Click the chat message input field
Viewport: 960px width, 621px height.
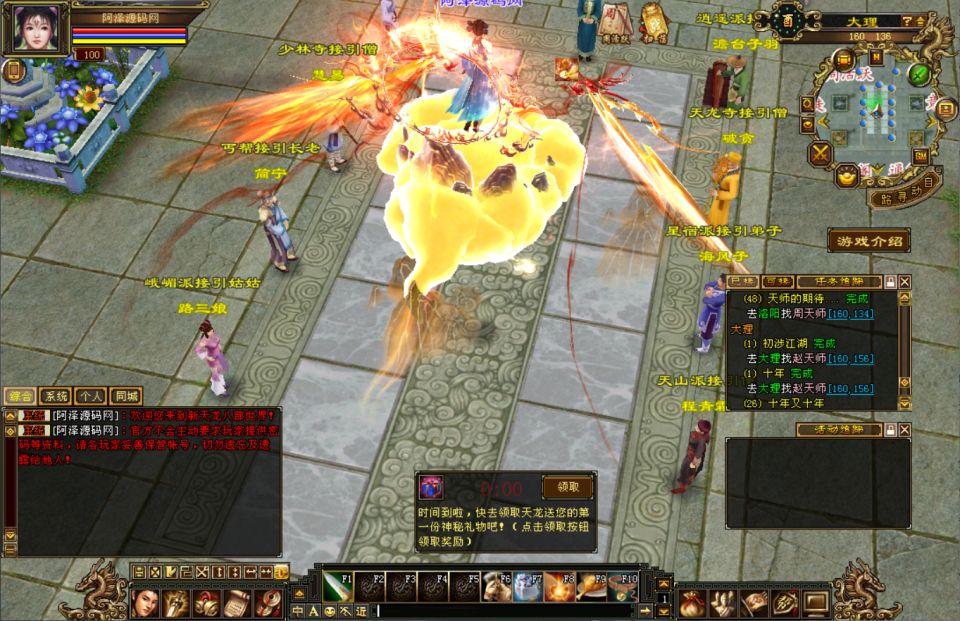point(500,610)
